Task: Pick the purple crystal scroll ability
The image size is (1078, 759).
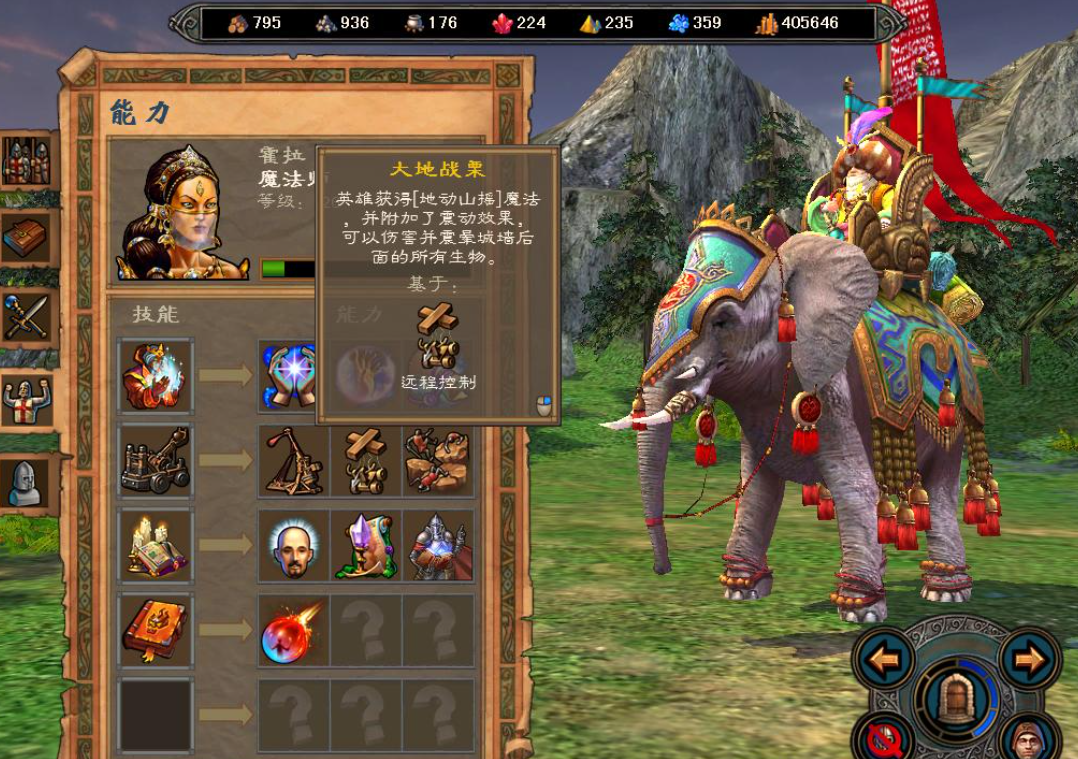Action: (x=366, y=546)
